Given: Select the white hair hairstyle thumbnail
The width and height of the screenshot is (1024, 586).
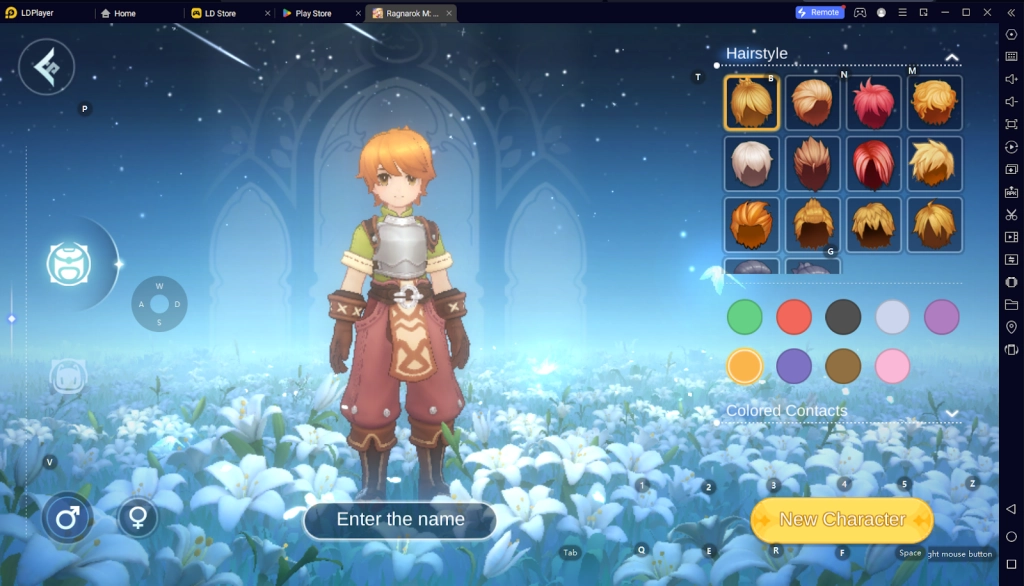Looking at the screenshot, I should (751, 164).
